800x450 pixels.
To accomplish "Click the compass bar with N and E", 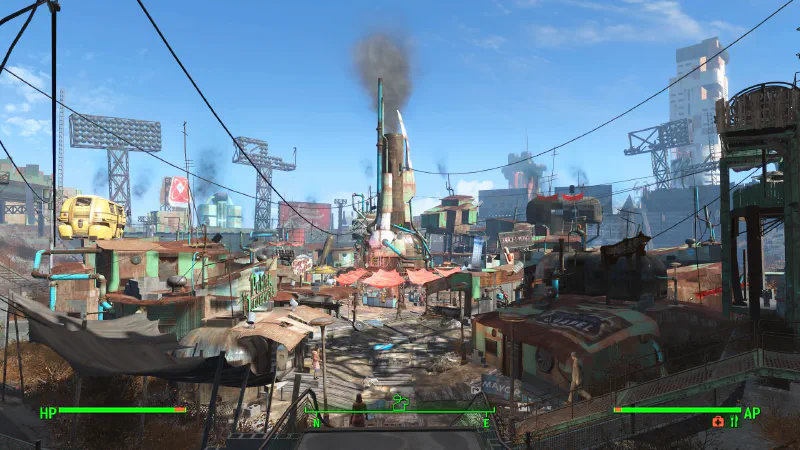I will pyautogui.click(x=400, y=412).
